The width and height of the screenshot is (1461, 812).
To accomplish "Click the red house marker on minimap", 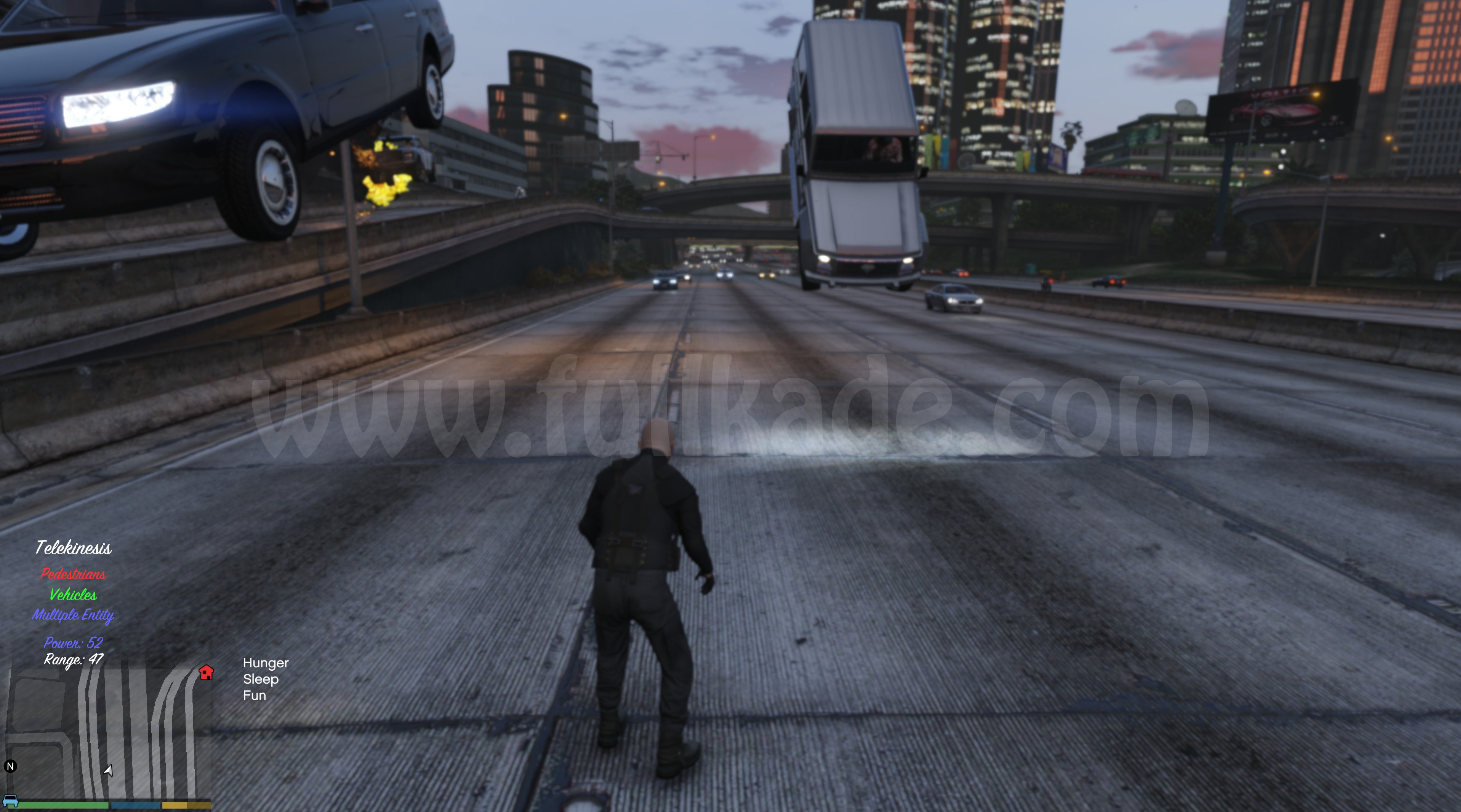I will pyautogui.click(x=207, y=673).
